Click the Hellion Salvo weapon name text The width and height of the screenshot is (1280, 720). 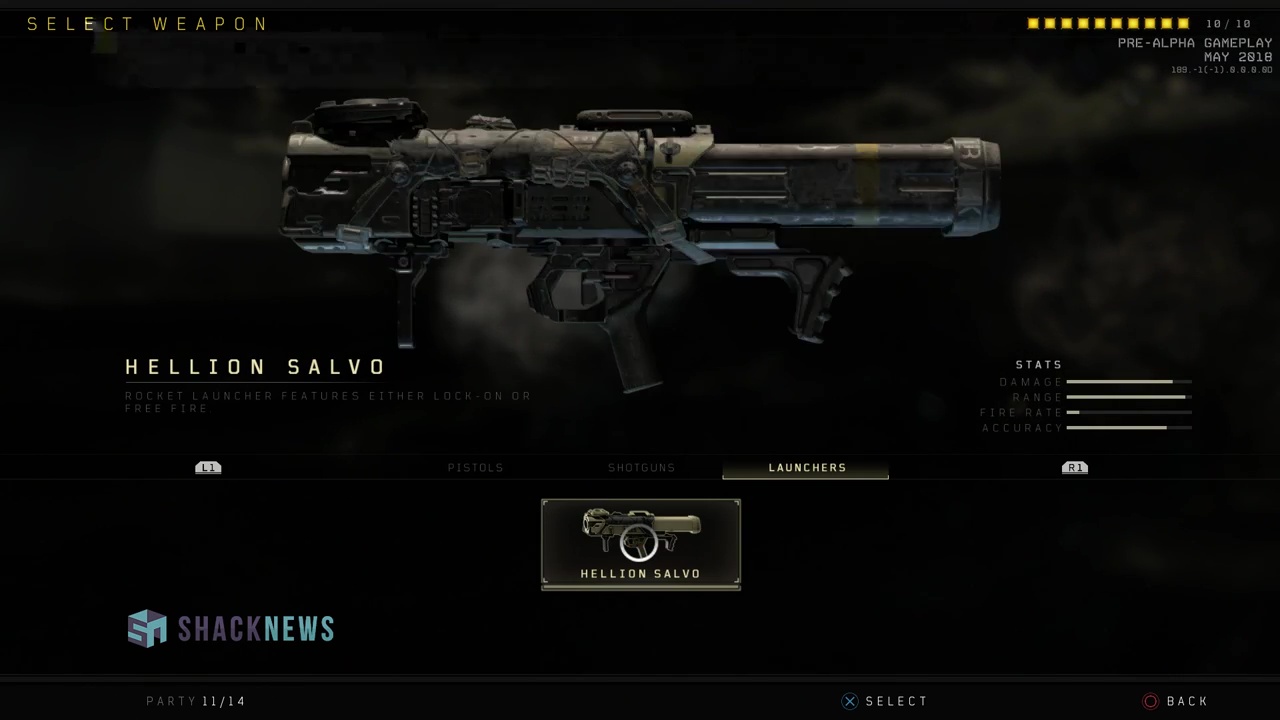255,367
